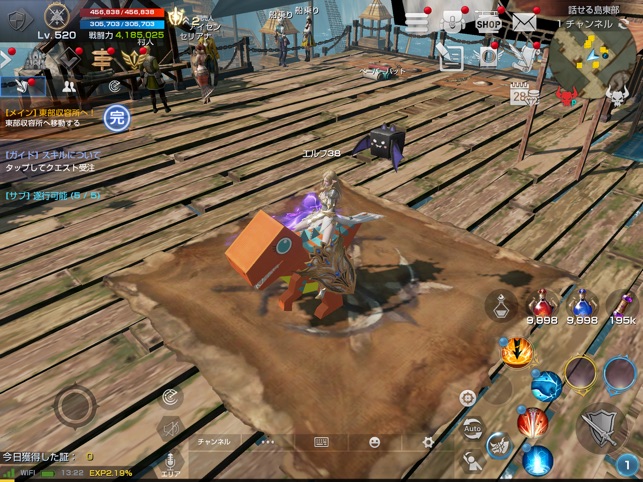Open the mail envelope icon

coord(523,22)
